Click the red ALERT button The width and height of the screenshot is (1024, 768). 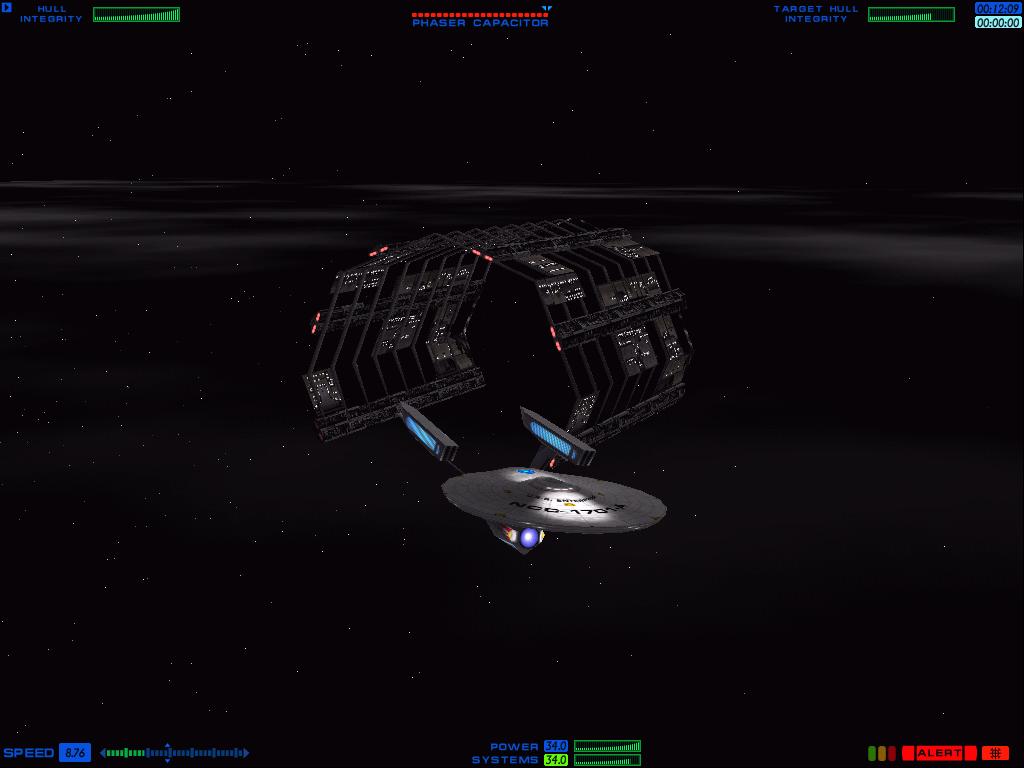(939, 753)
